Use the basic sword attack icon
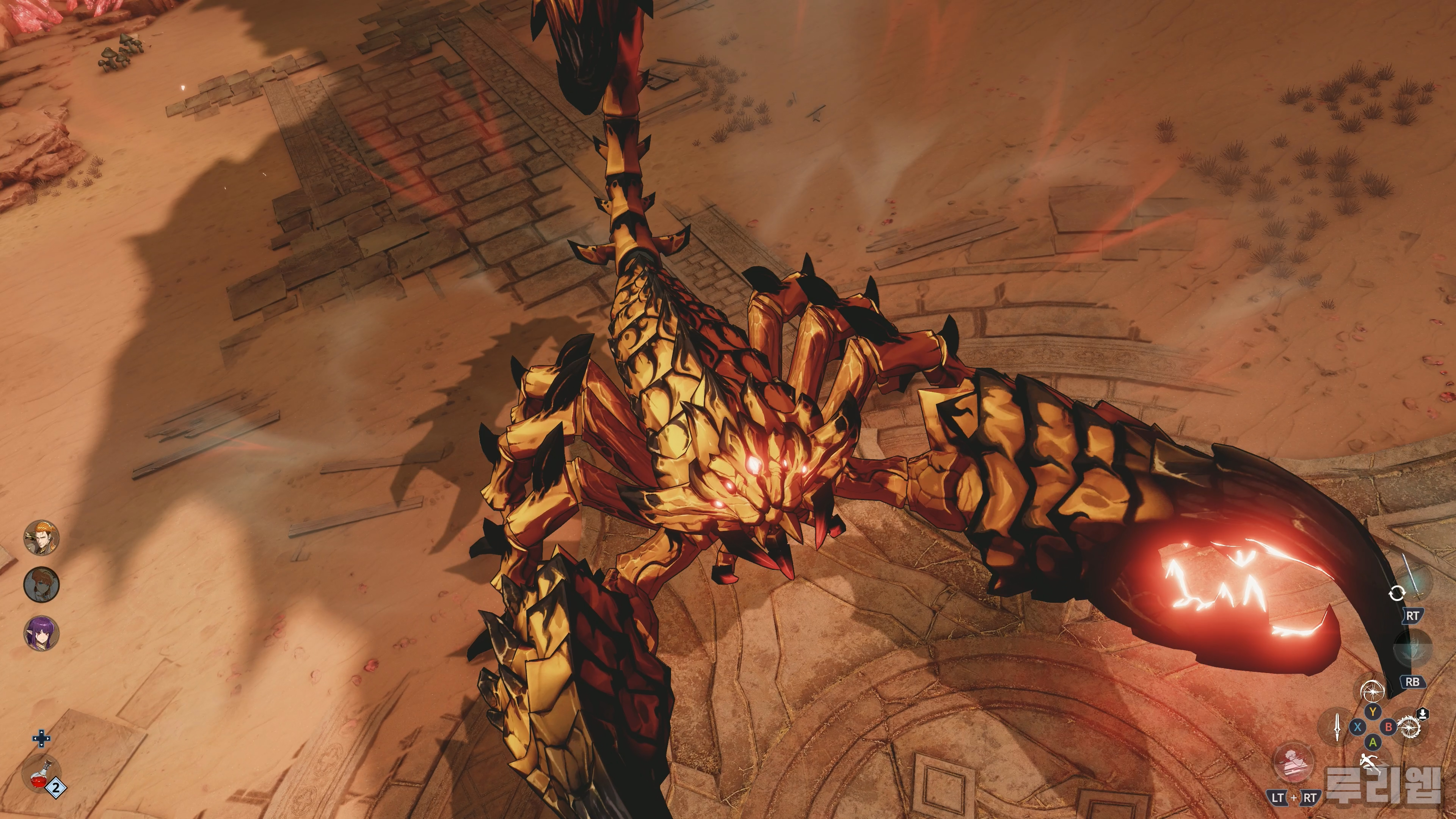This screenshot has height=819, width=1456. [1337, 727]
